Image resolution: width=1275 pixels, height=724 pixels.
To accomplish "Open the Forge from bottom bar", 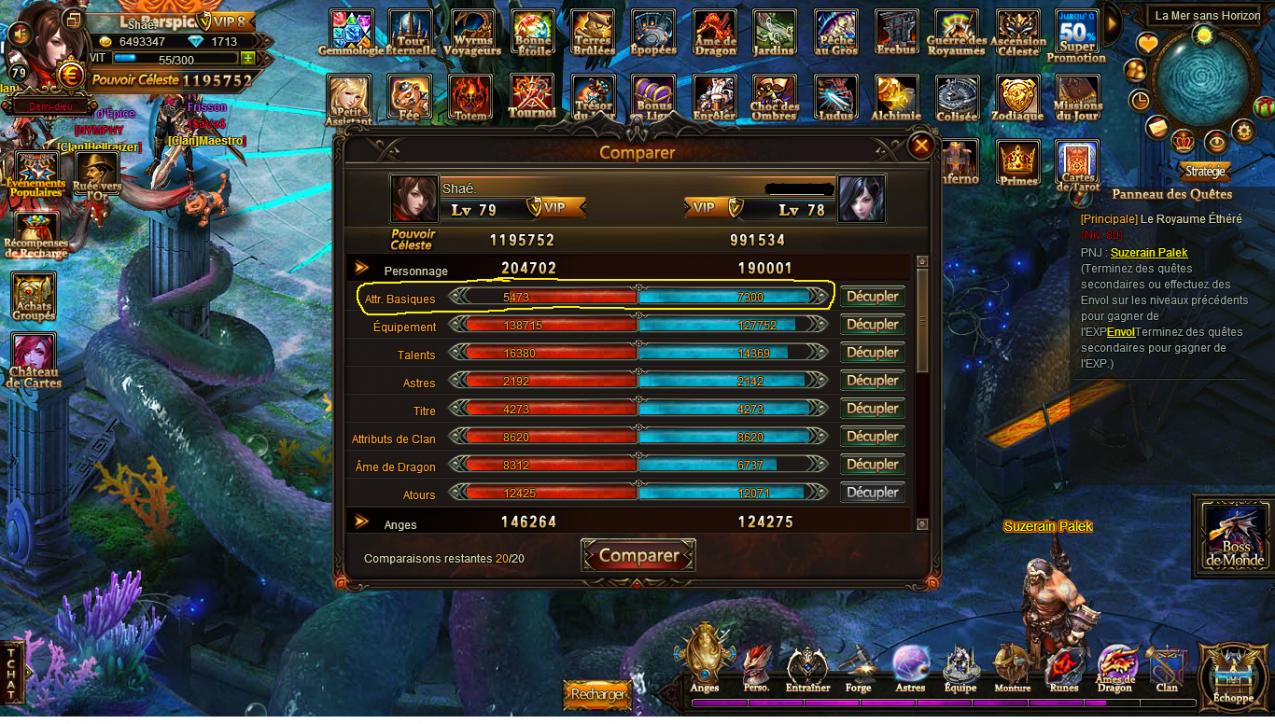I will tap(858, 668).
